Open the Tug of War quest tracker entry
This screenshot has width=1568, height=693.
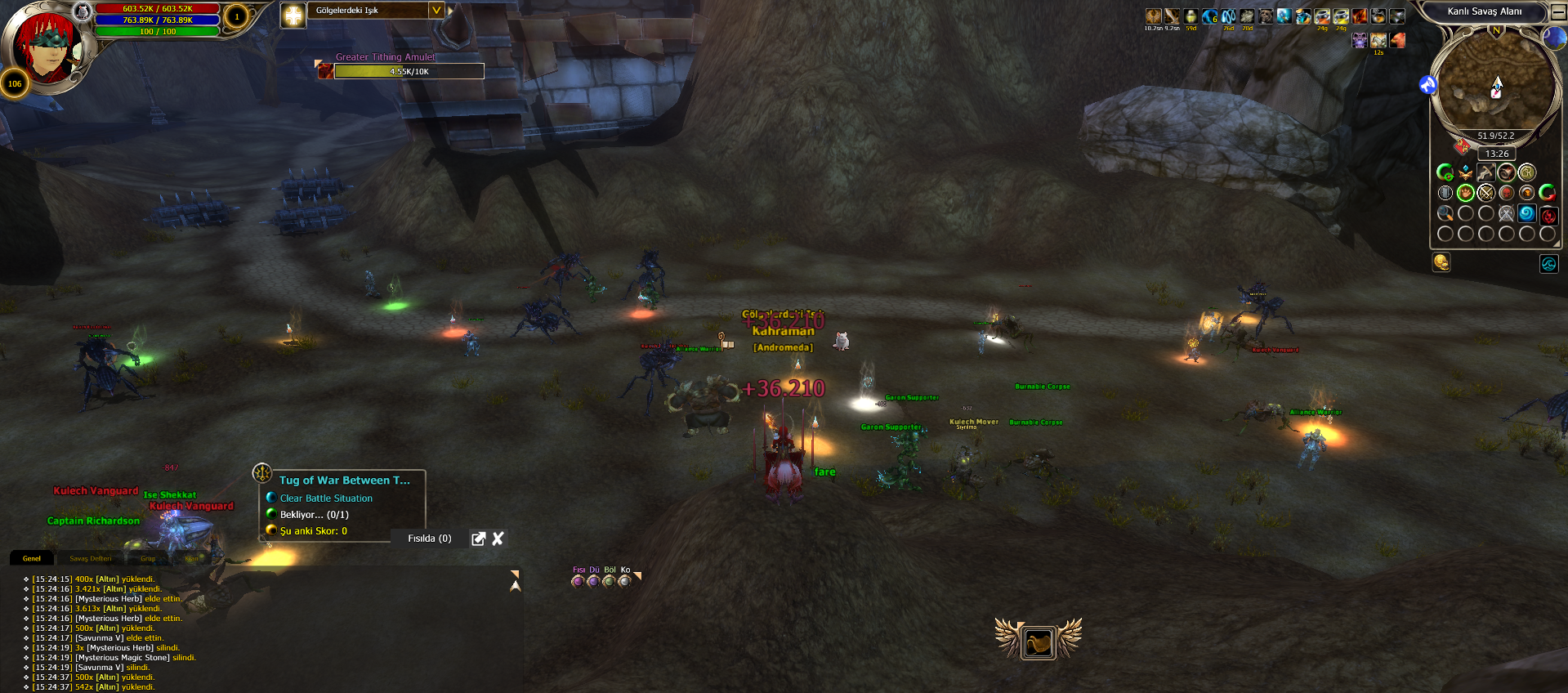(x=344, y=481)
